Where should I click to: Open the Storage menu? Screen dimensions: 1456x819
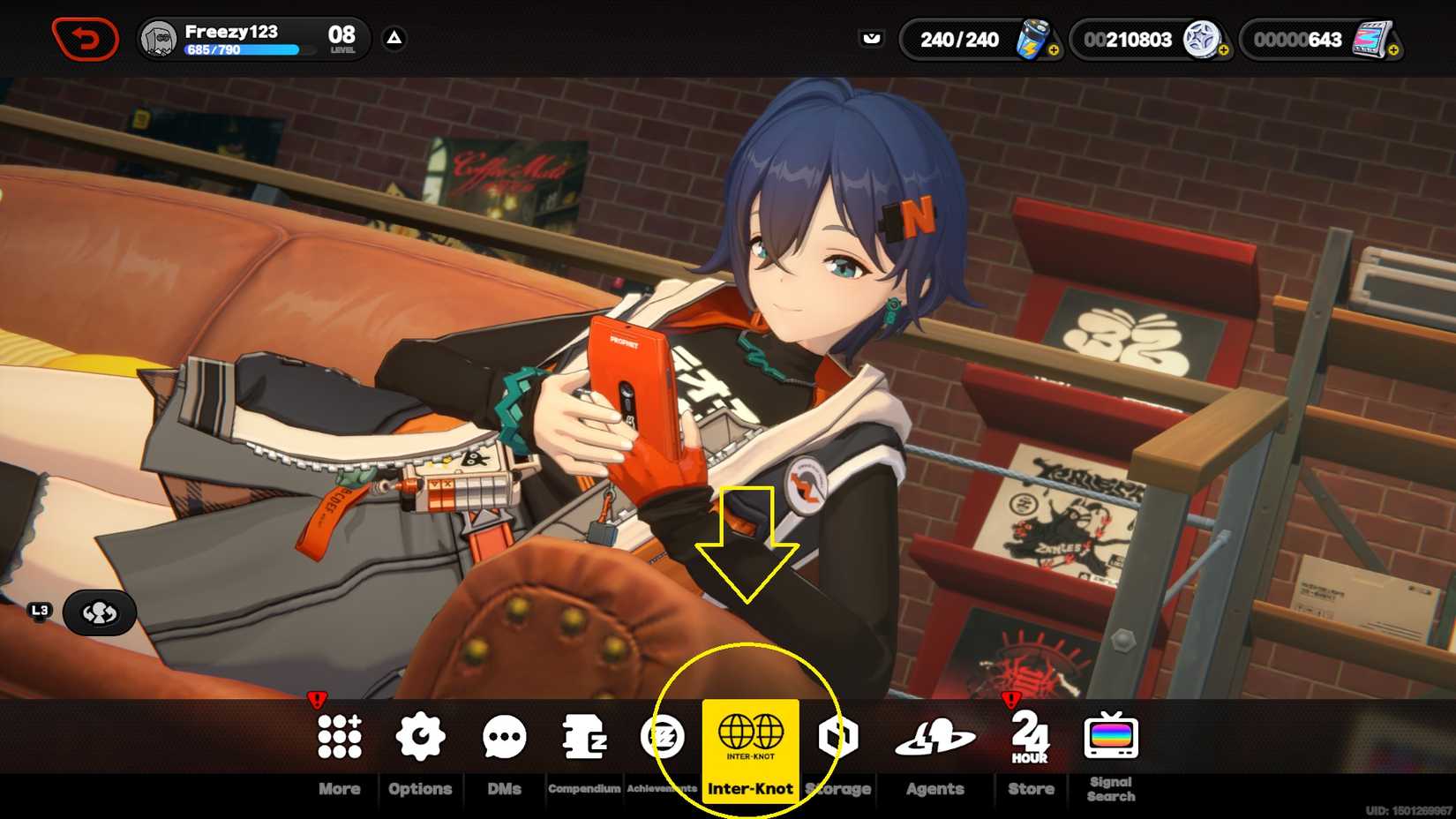coord(838,737)
